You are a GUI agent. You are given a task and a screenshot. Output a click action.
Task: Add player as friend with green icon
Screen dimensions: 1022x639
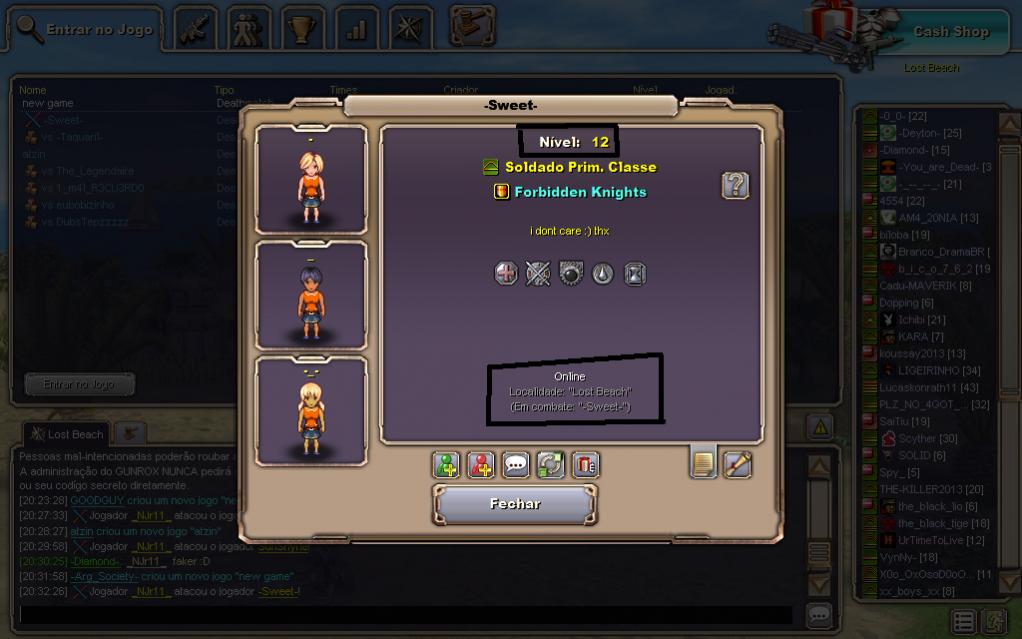pyautogui.click(x=446, y=465)
